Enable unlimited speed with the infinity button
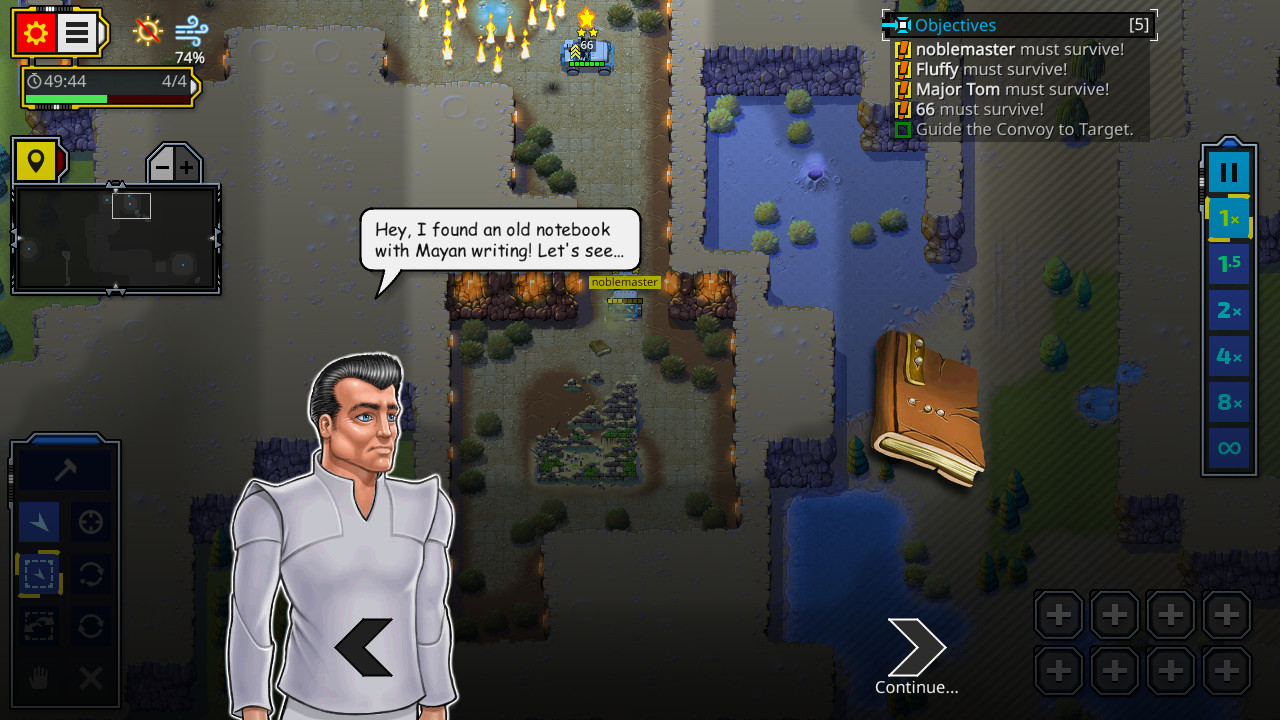 tap(1228, 448)
